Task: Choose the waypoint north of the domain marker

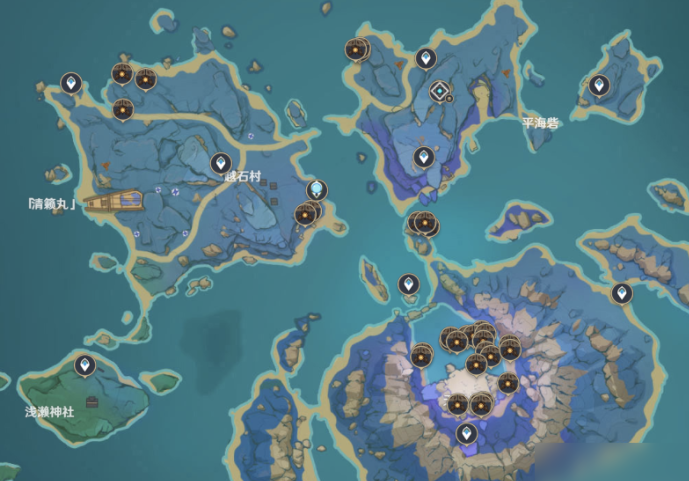Action: pos(425,58)
